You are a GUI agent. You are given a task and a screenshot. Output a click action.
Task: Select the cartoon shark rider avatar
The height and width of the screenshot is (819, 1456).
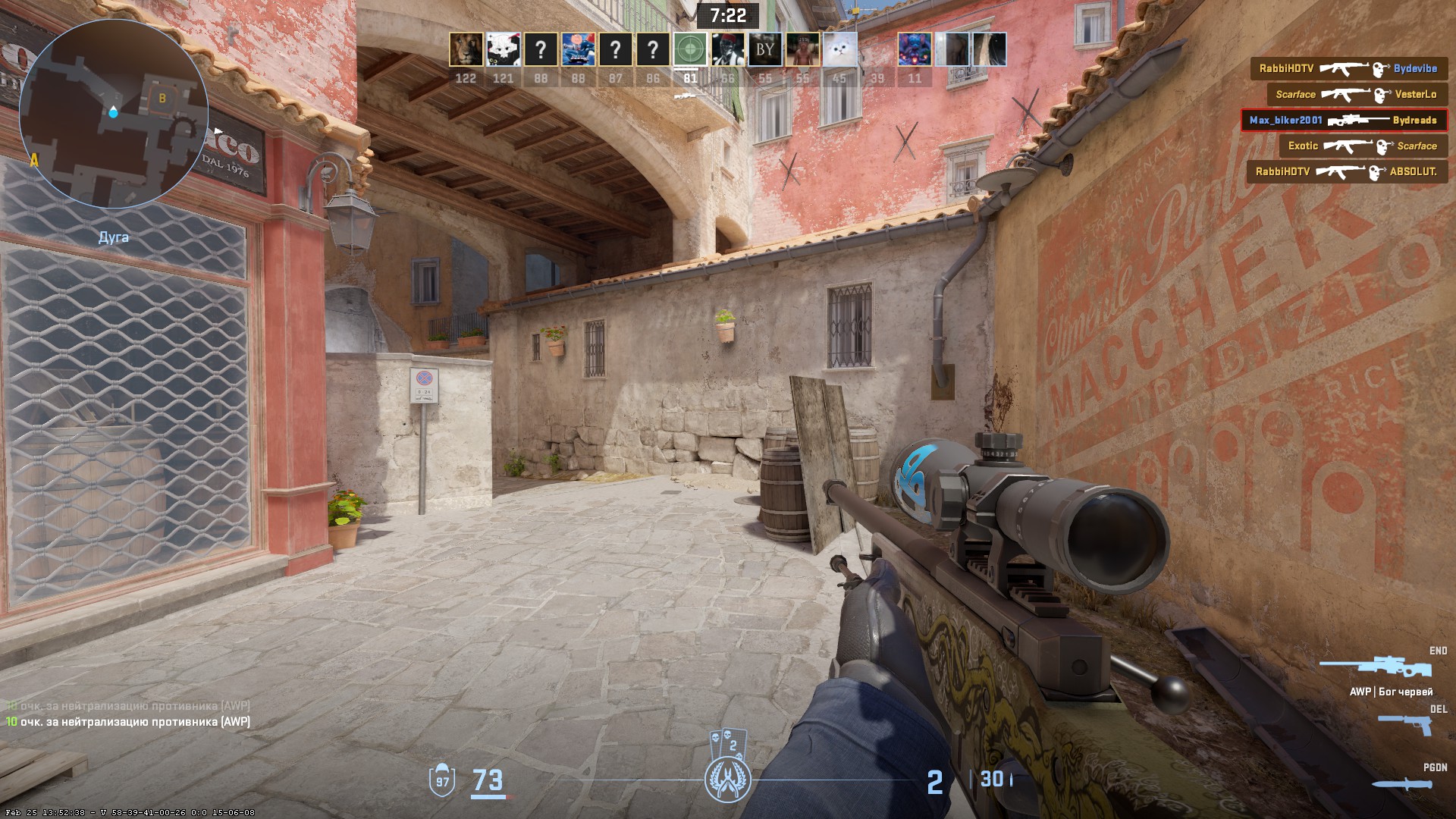point(578,50)
